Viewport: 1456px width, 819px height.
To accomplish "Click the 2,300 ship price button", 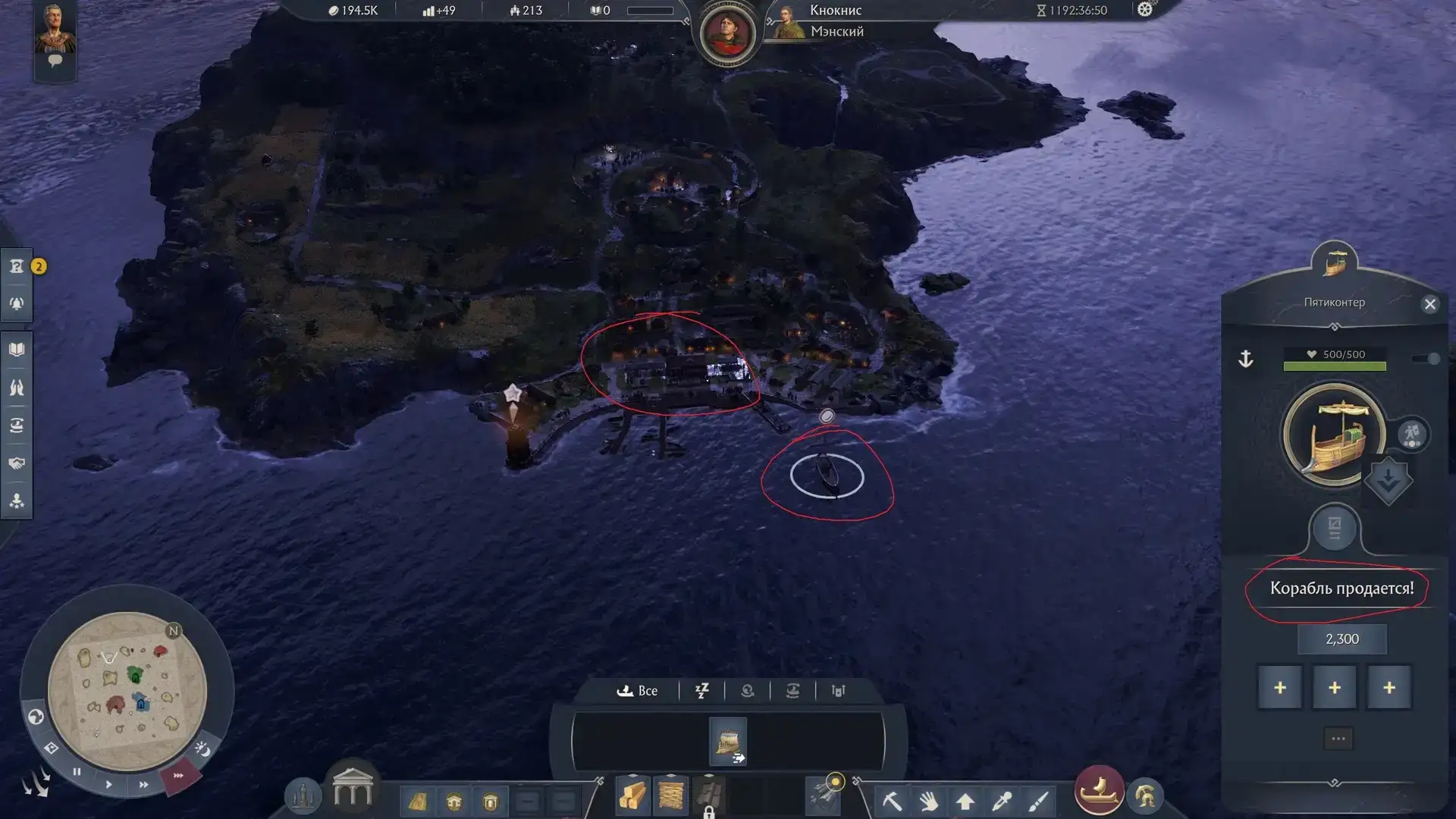I will pos(1341,639).
